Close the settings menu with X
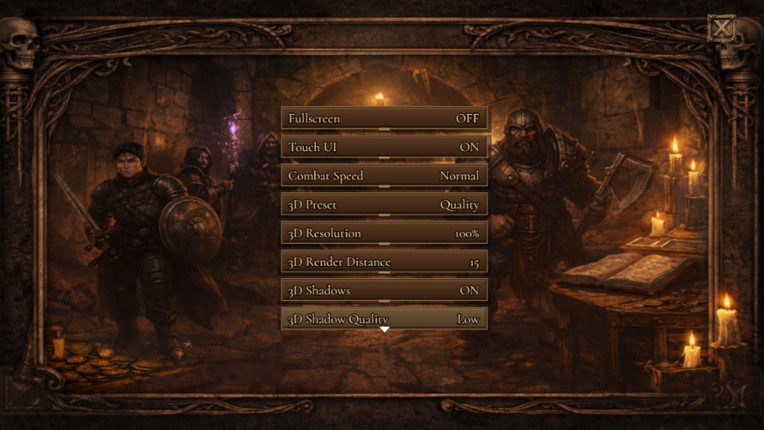 tap(721, 28)
